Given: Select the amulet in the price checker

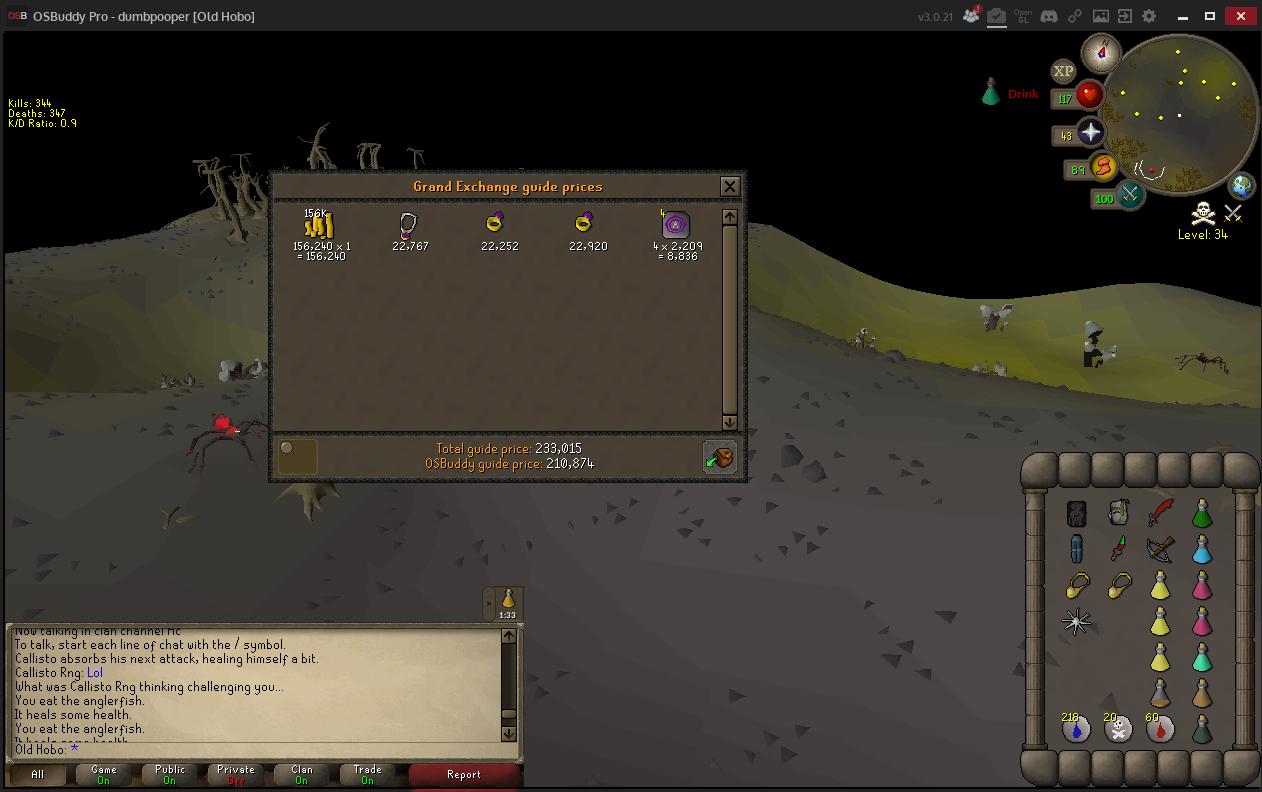Looking at the screenshot, I should (x=409, y=224).
